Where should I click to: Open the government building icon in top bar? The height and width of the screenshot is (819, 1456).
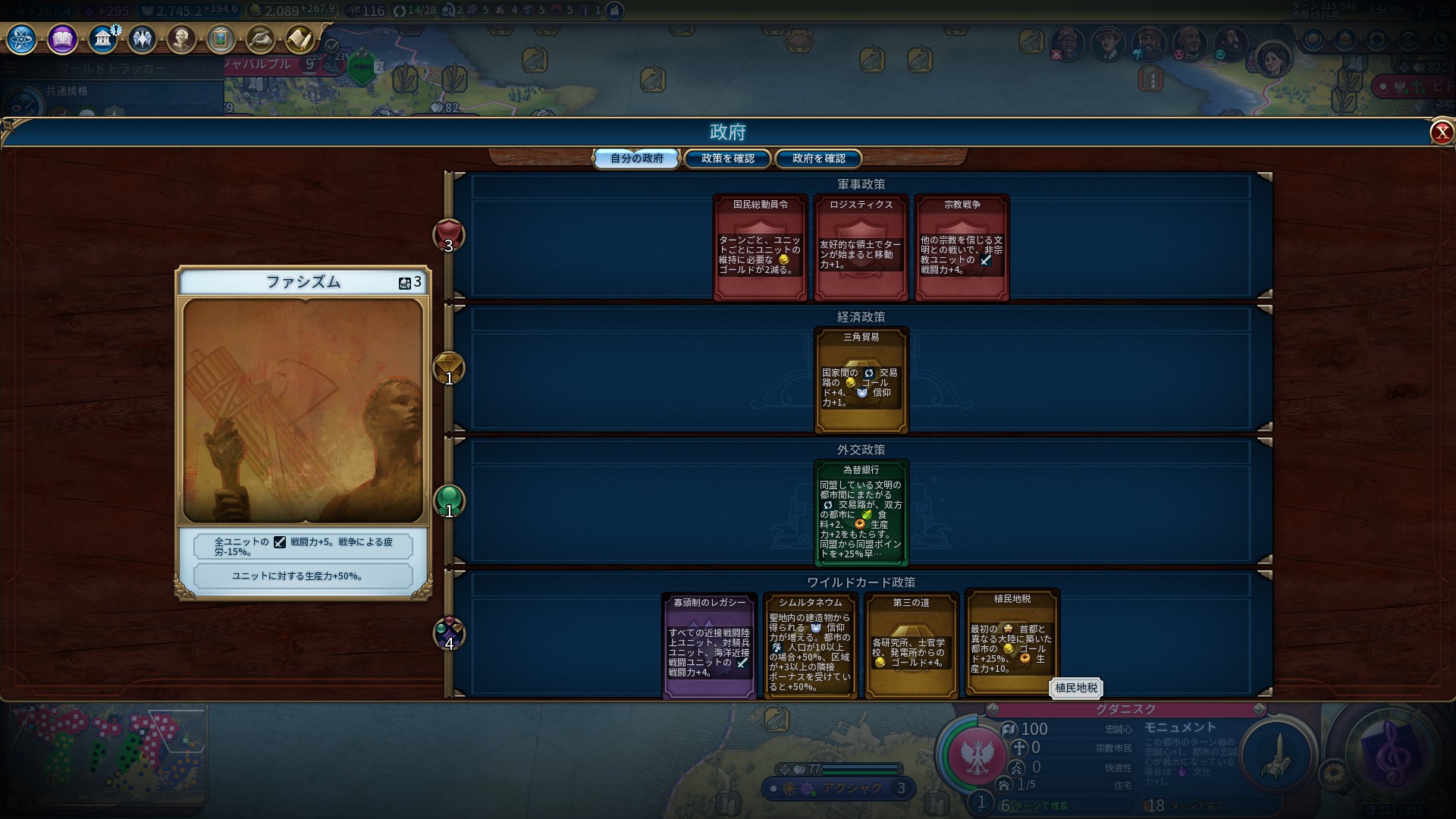102,39
